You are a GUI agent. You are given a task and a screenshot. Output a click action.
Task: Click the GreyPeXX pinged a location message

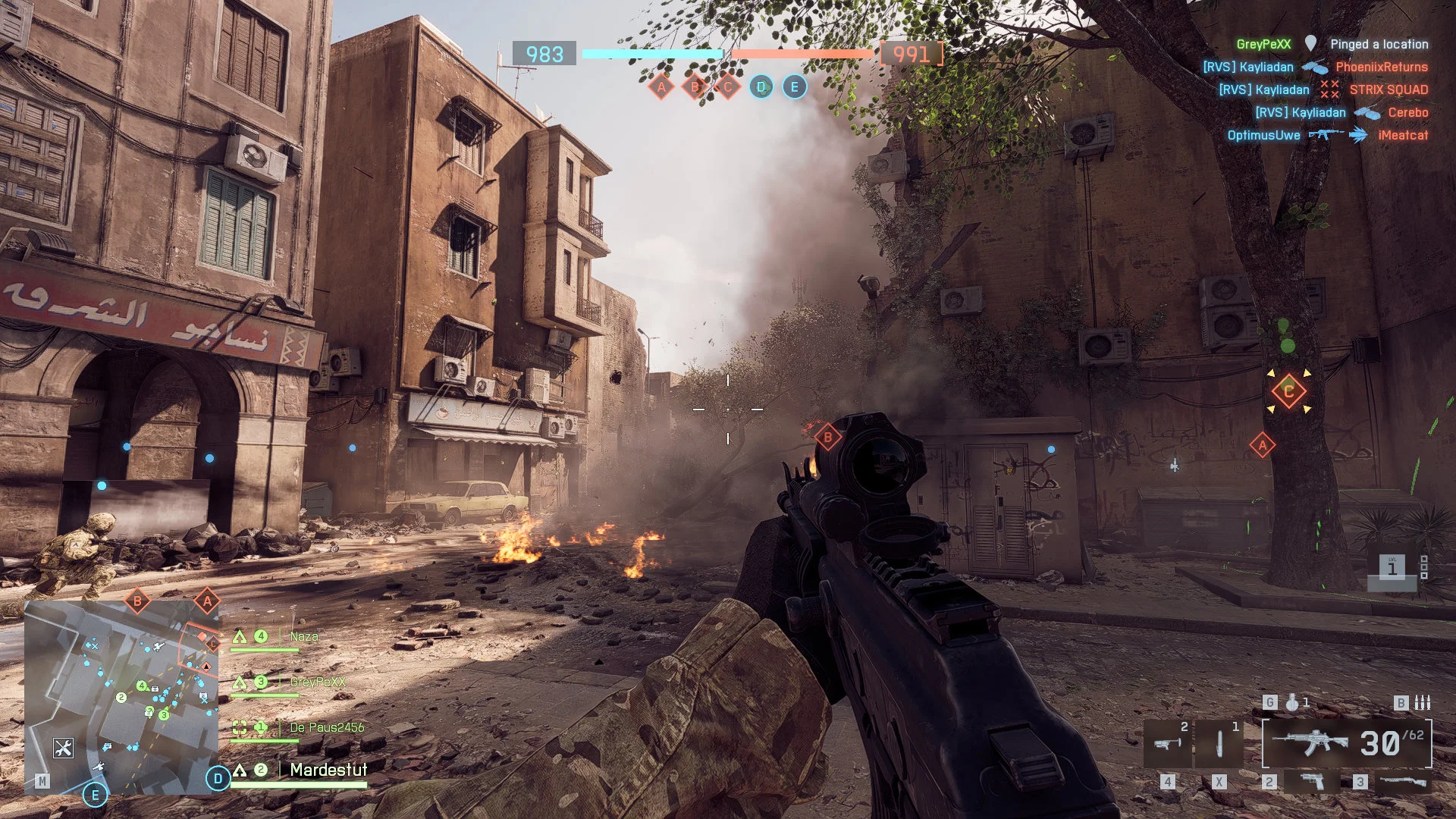[x=1332, y=44]
